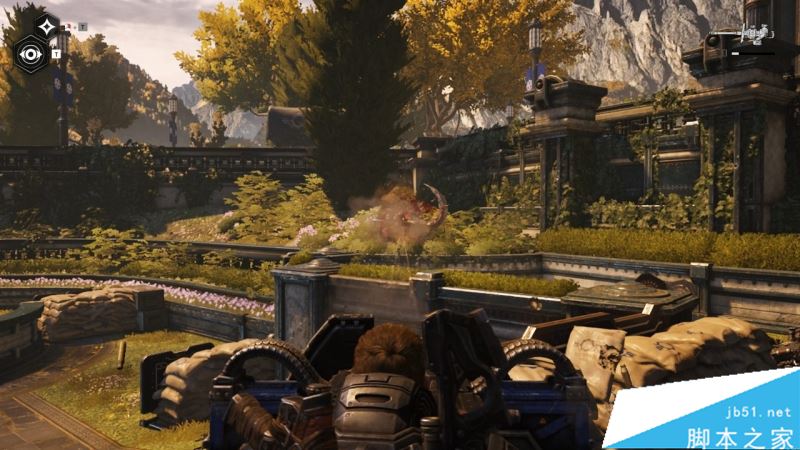Viewport: 800px width, 450px height.
Task: Activate the four-pointed star ability icon
Action: (46, 26)
